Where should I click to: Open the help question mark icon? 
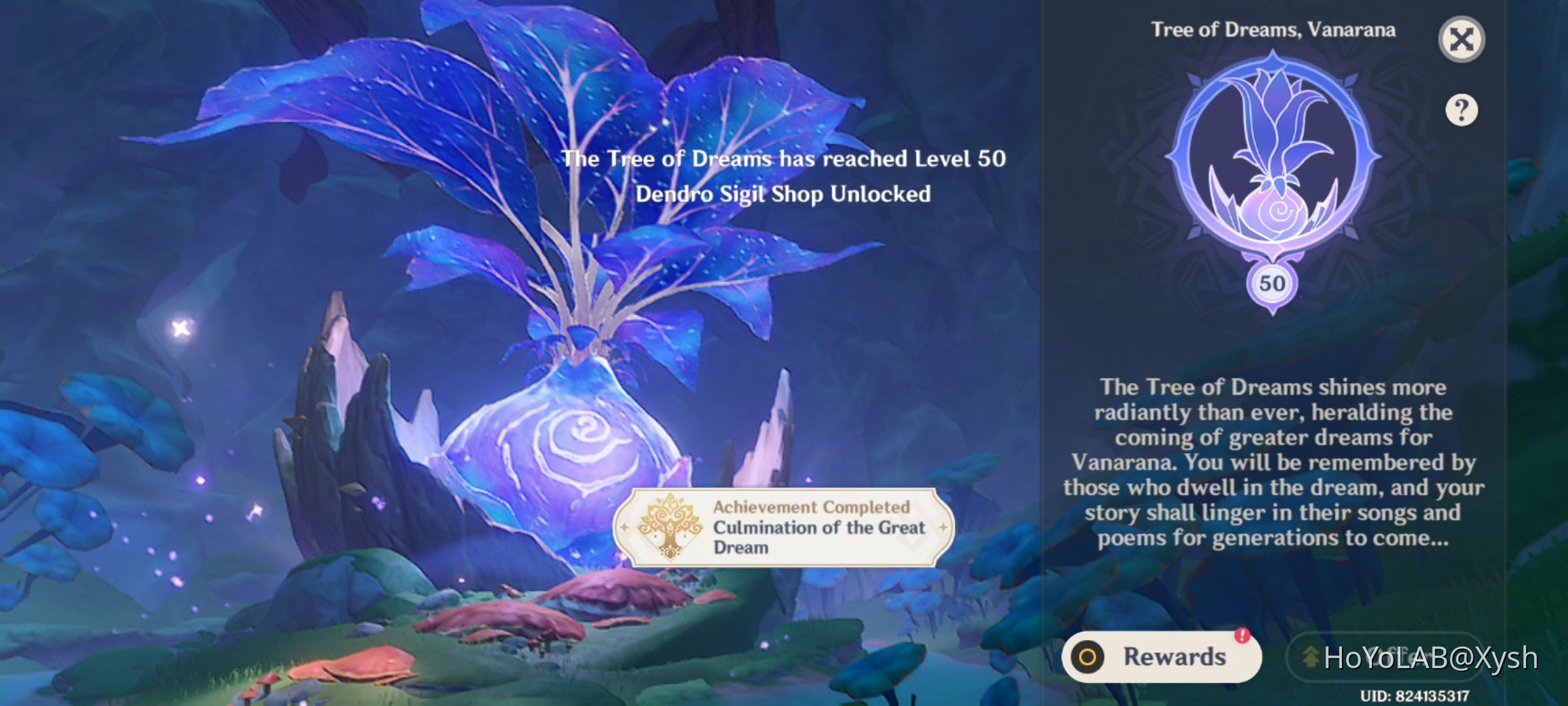[x=1462, y=110]
